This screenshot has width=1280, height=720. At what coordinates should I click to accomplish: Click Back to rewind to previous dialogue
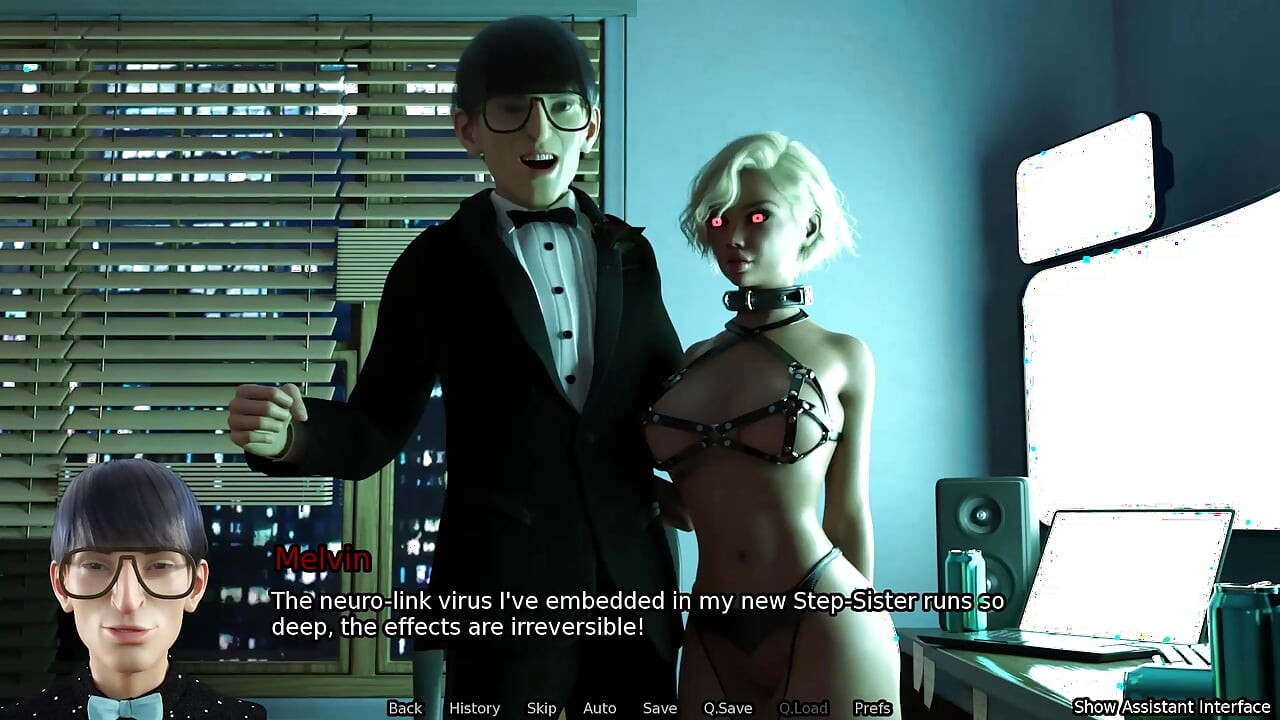pyautogui.click(x=406, y=708)
